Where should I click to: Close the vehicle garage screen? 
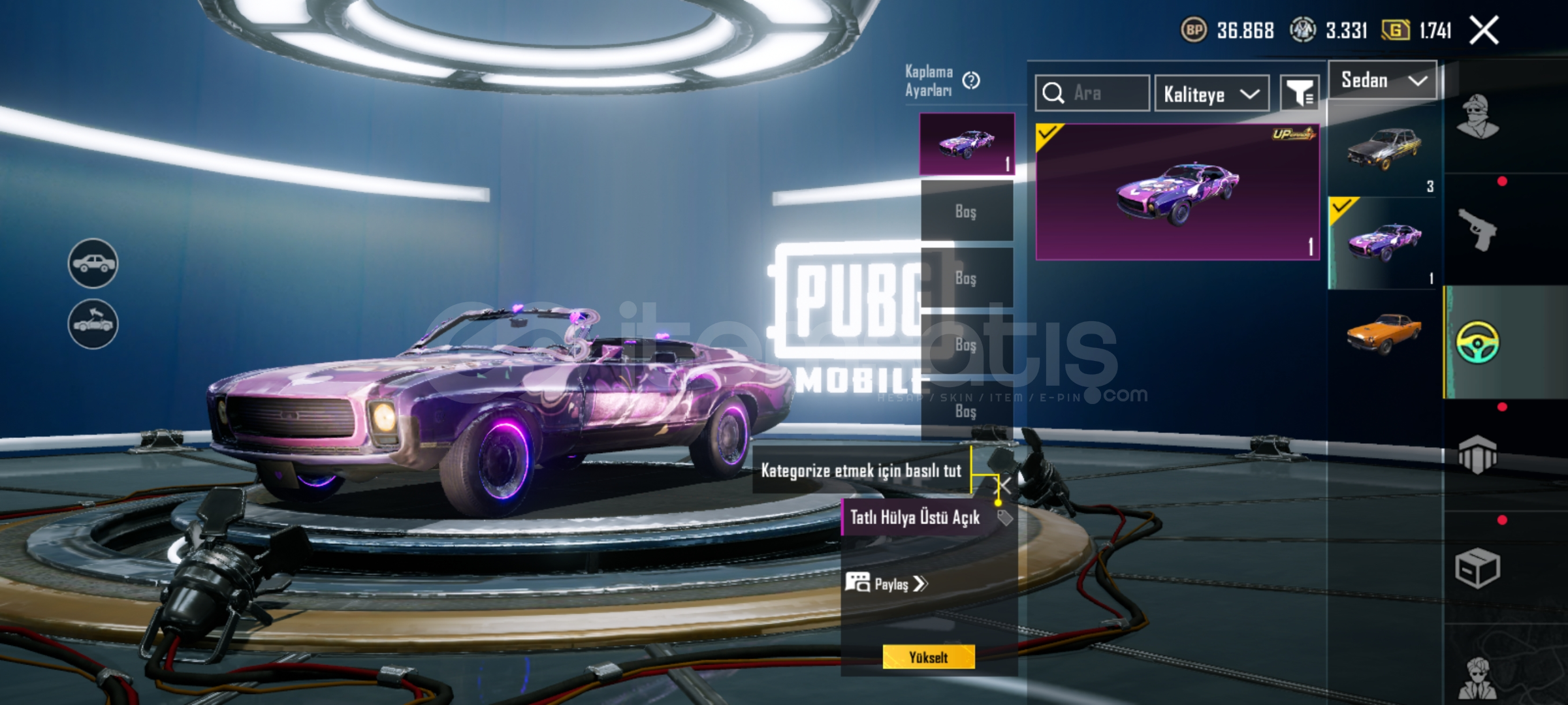click(1484, 30)
